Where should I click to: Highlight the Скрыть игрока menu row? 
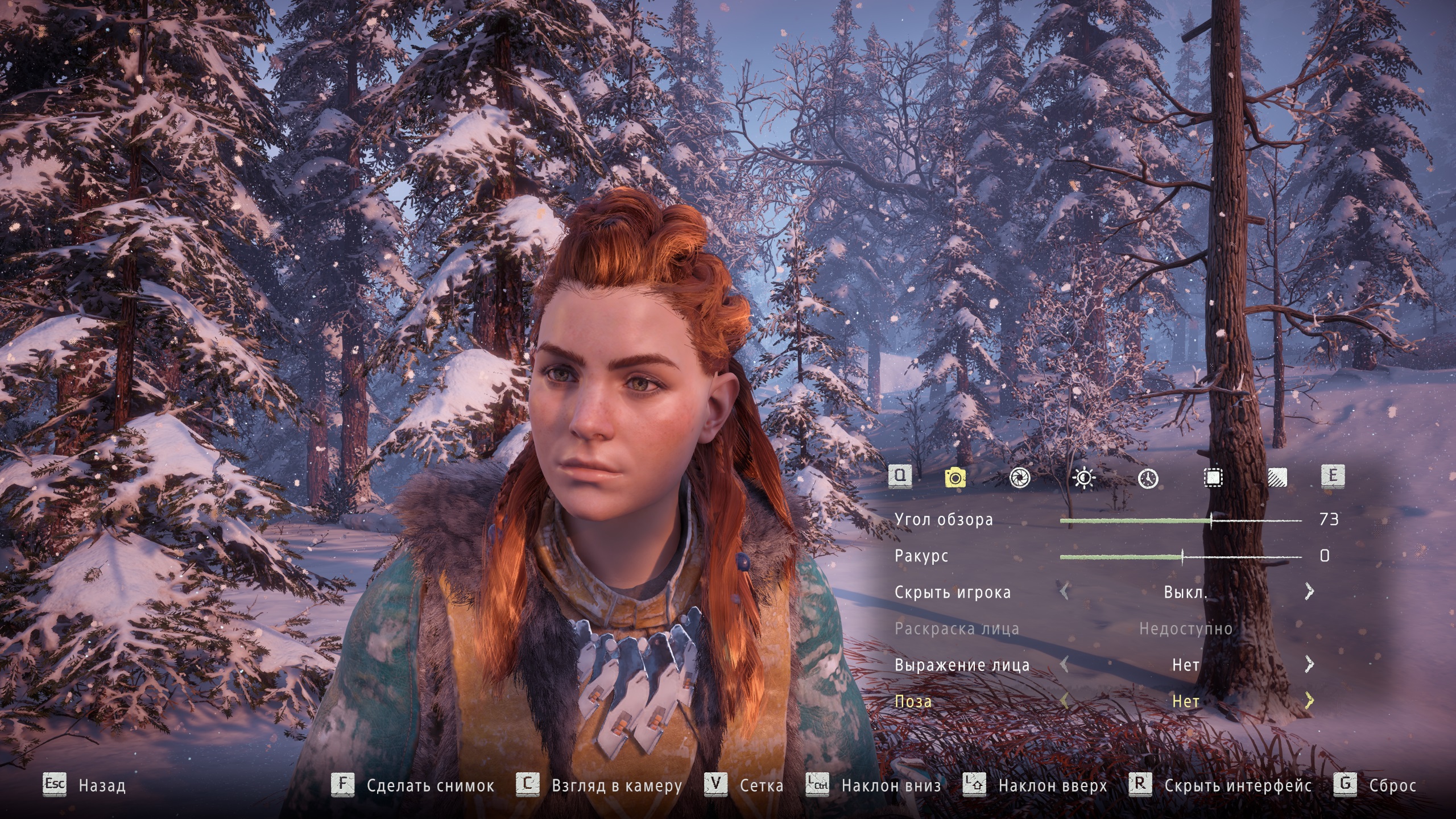pos(953,592)
